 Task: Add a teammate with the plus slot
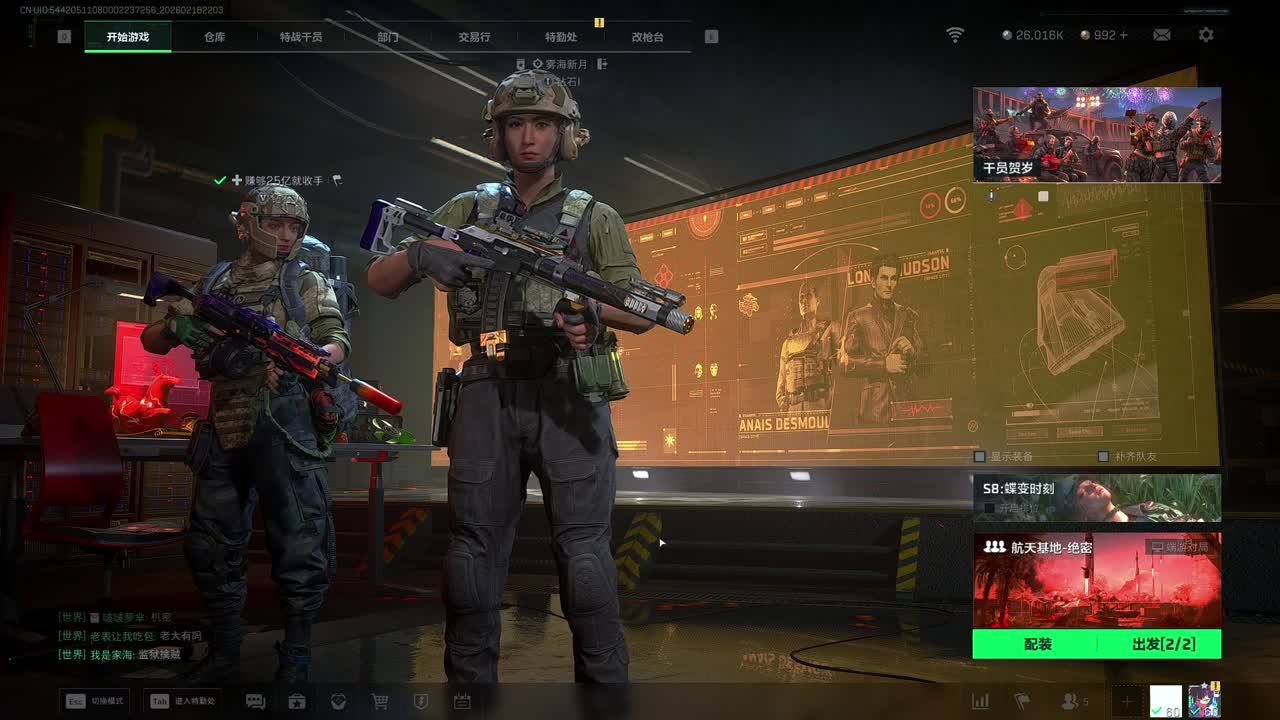coord(1126,702)
